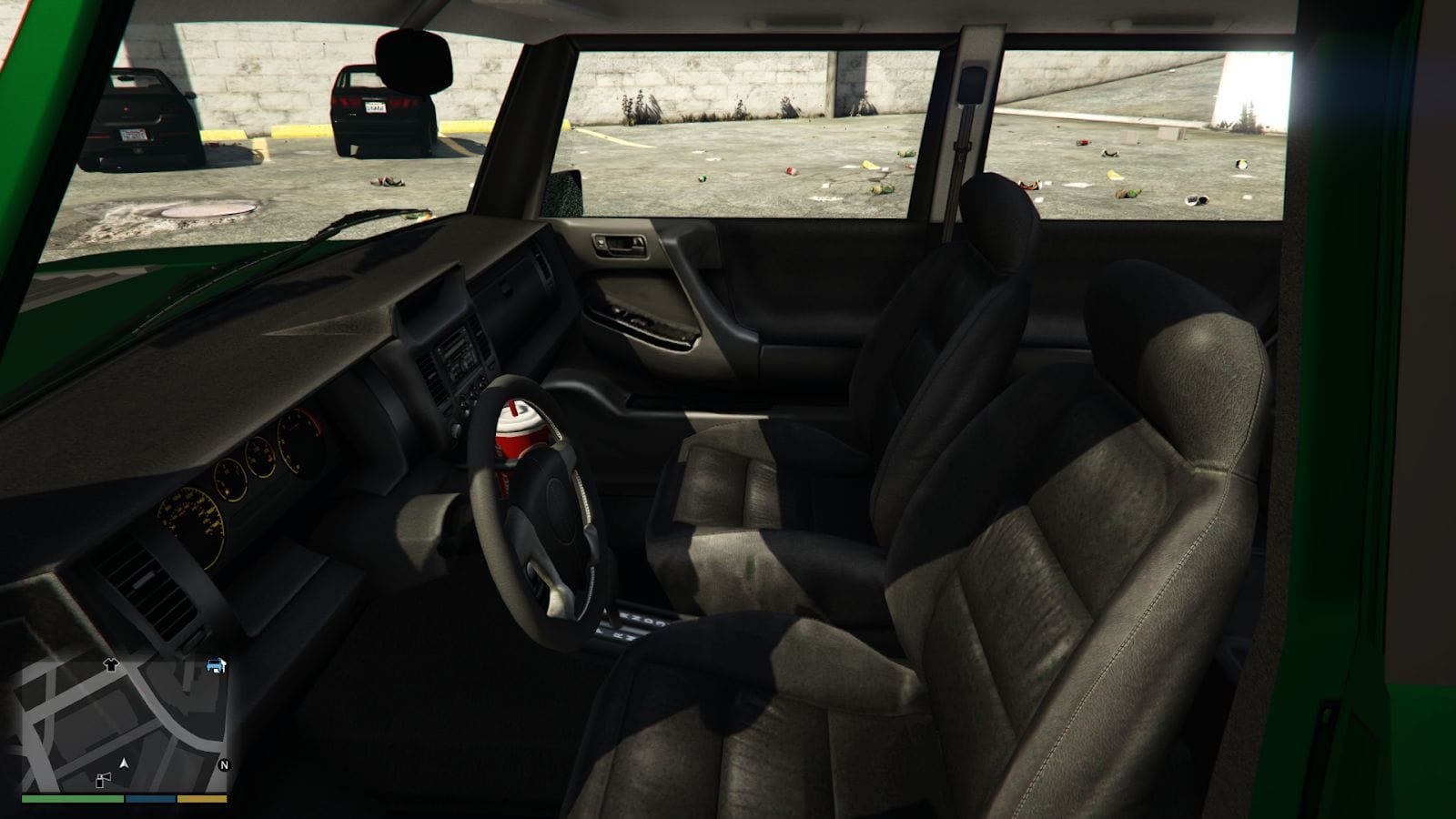Screen dimensions: 1456x819
Task: Click the blue garage icon on the minimap
Action: 216,666
